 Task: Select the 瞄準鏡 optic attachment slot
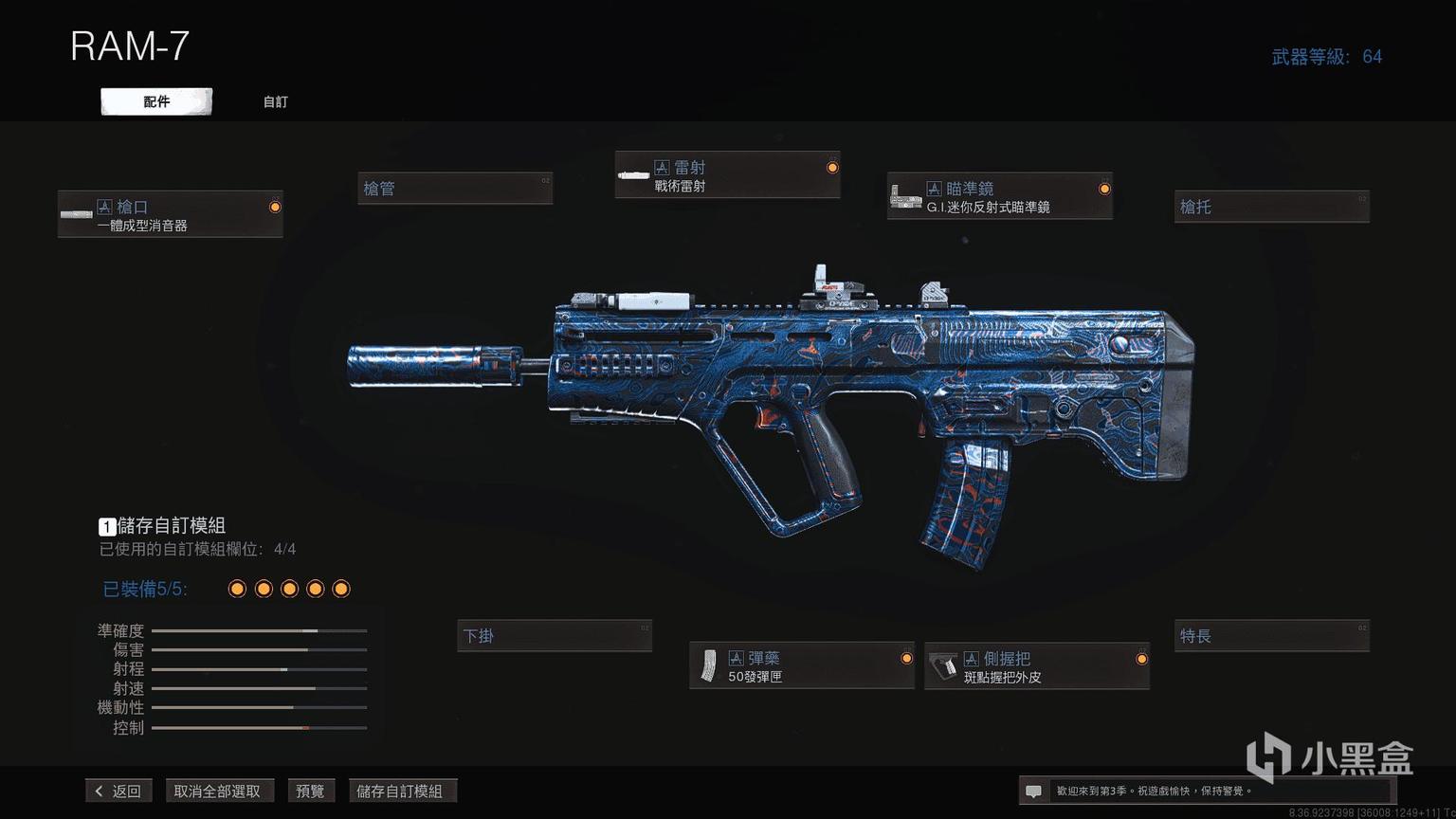click(x=999, y=196)
